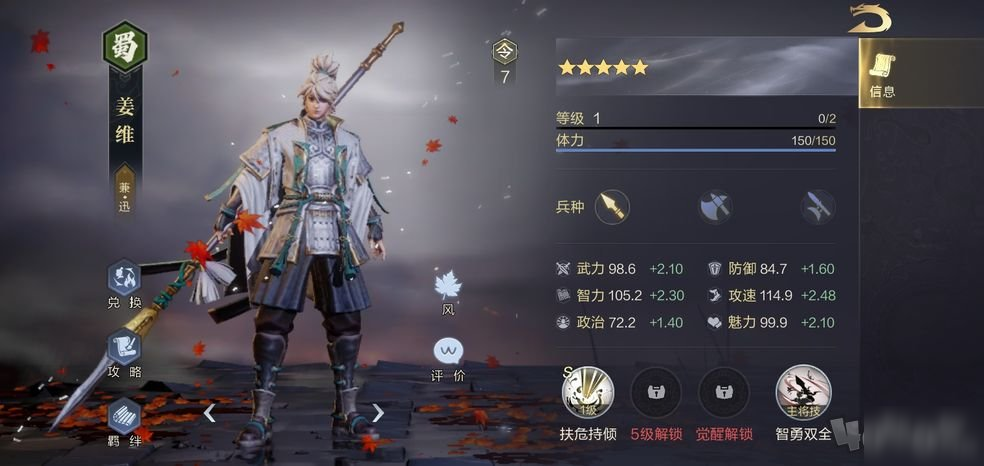Select the spear troop type icon
The height and width of the screenshot is (466, 984).
click(x=611, y=207)
